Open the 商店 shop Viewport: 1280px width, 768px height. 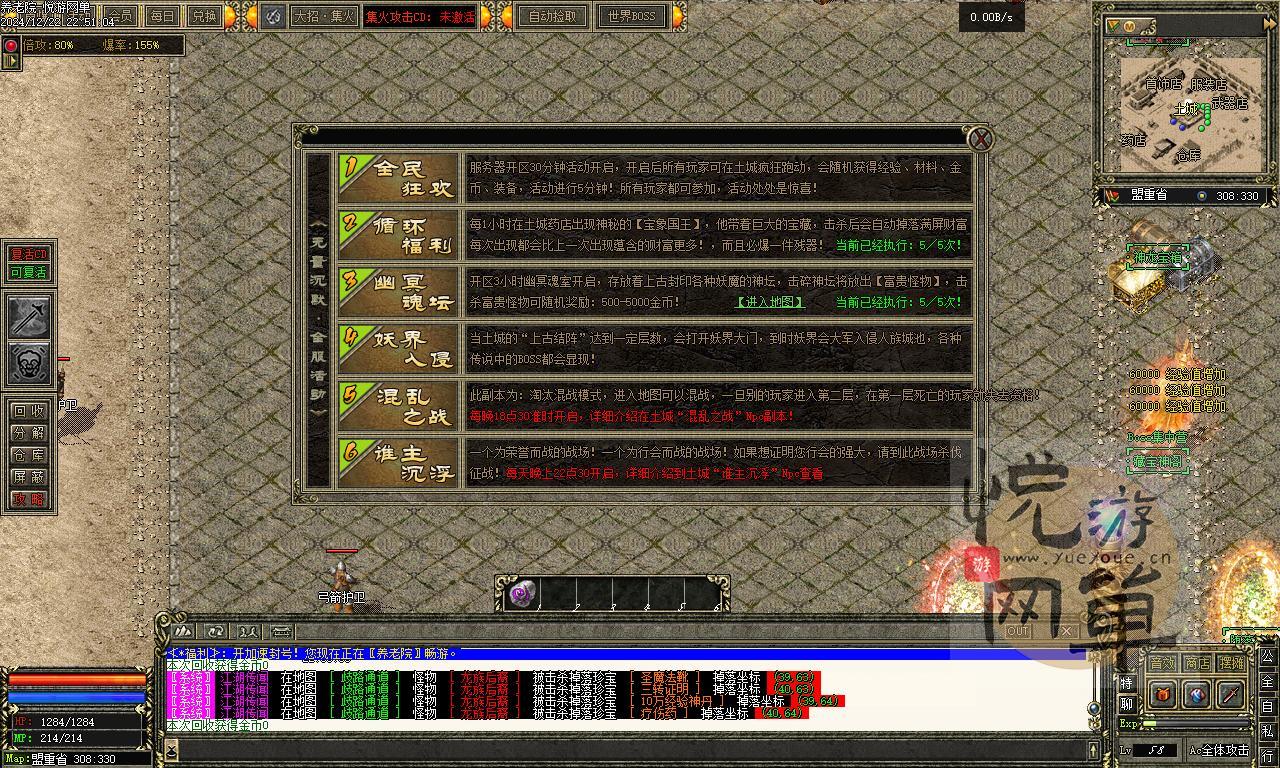point(1197,663)
